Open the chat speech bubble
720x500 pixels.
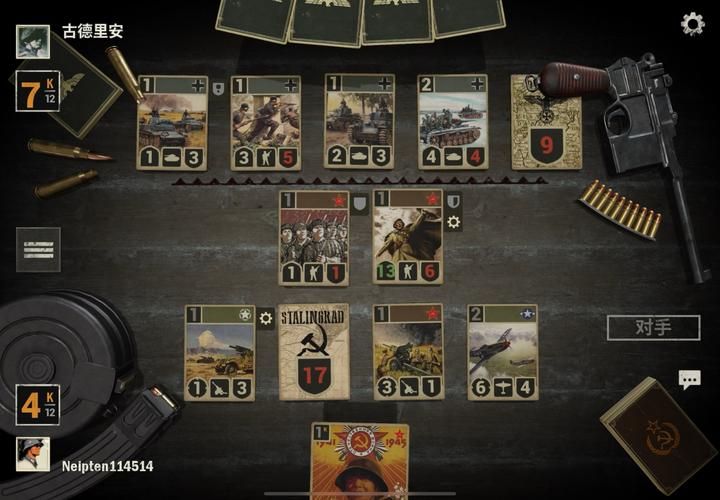click(x=690, y=379)
